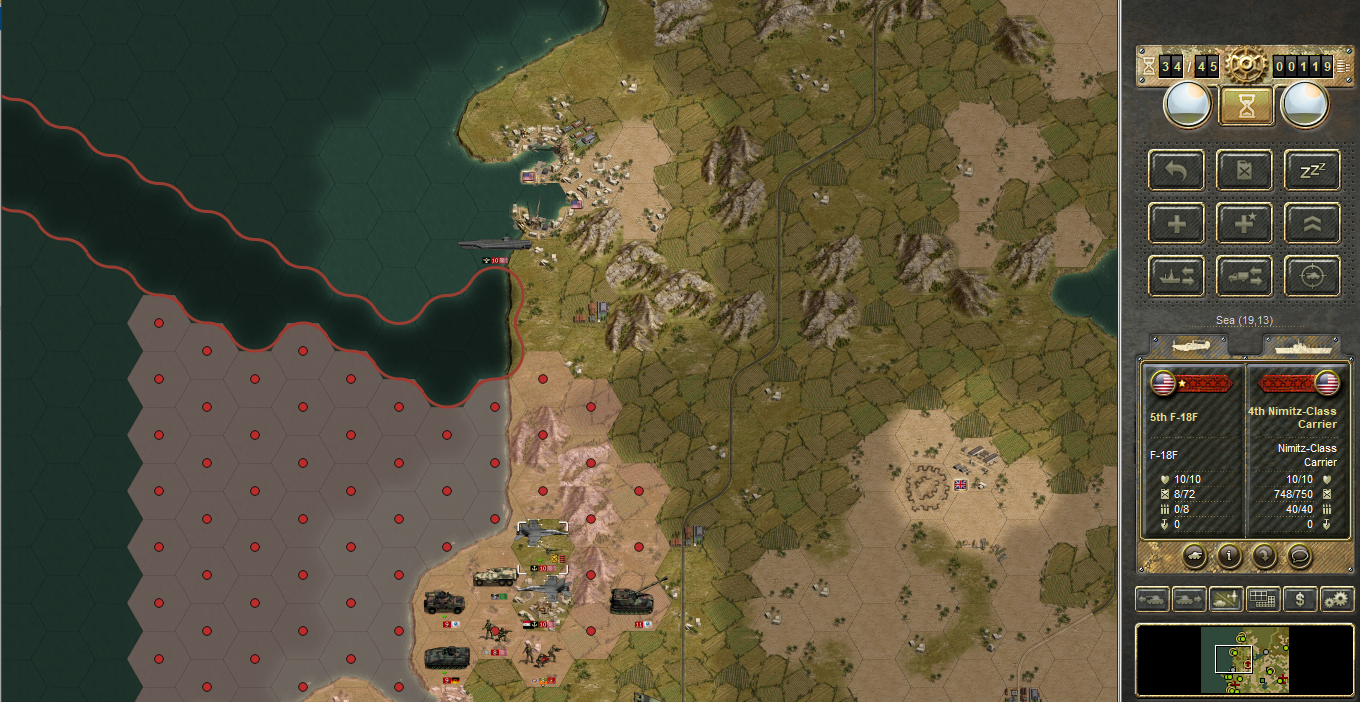Open the dollar sign purchase screen
The width and height of the screenshot is (1360, 702).
tap(1299, 600)
